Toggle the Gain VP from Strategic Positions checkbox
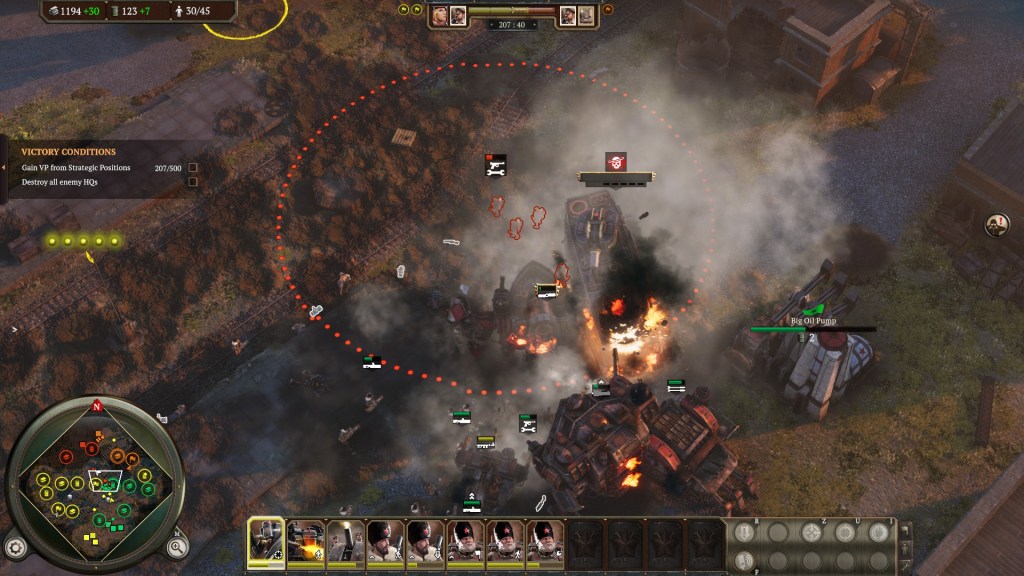The width and height of the screenshot is (1024, 576). tap(193, 168)
